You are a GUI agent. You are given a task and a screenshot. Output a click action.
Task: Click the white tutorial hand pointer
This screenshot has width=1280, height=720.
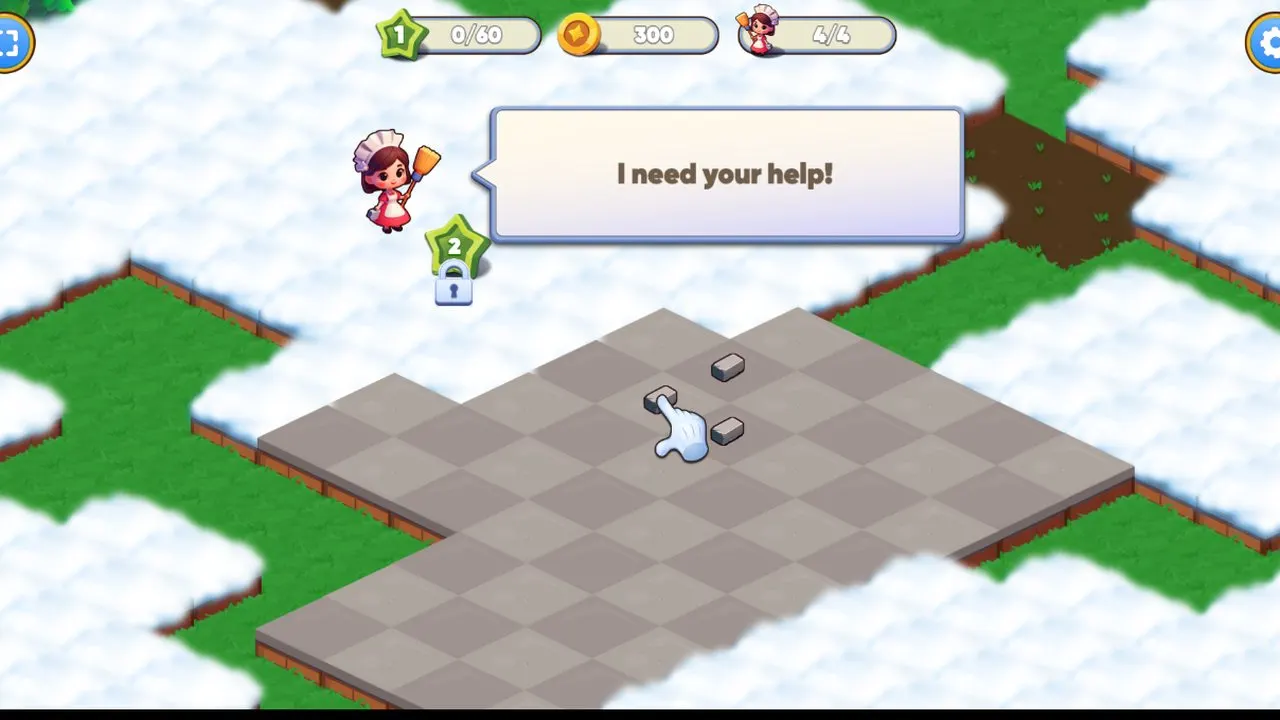coord(685,435)
